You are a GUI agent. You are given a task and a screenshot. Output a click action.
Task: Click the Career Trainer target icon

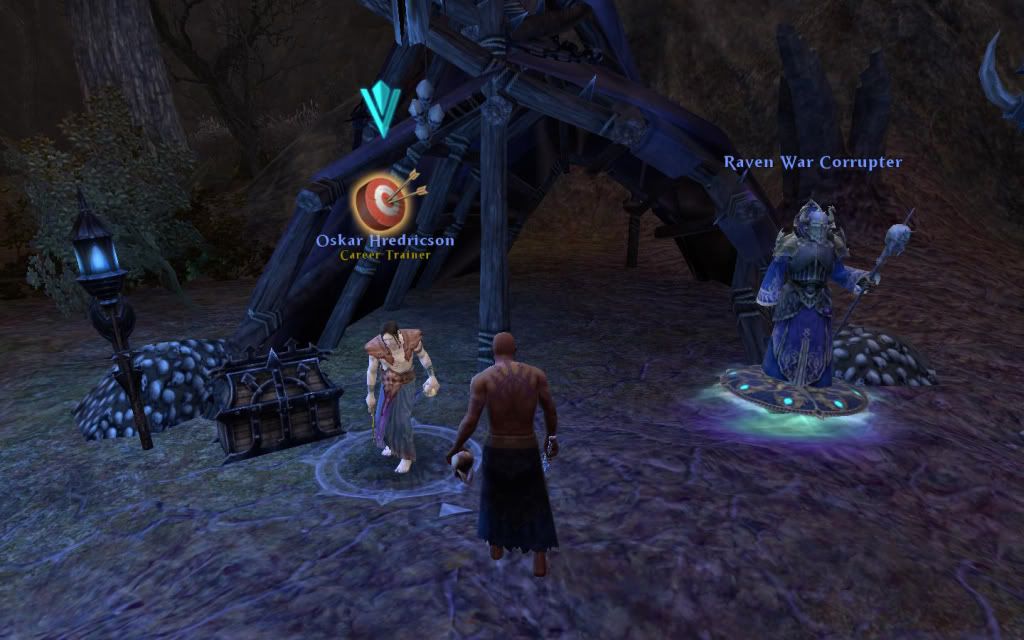(x=379, y=200)
